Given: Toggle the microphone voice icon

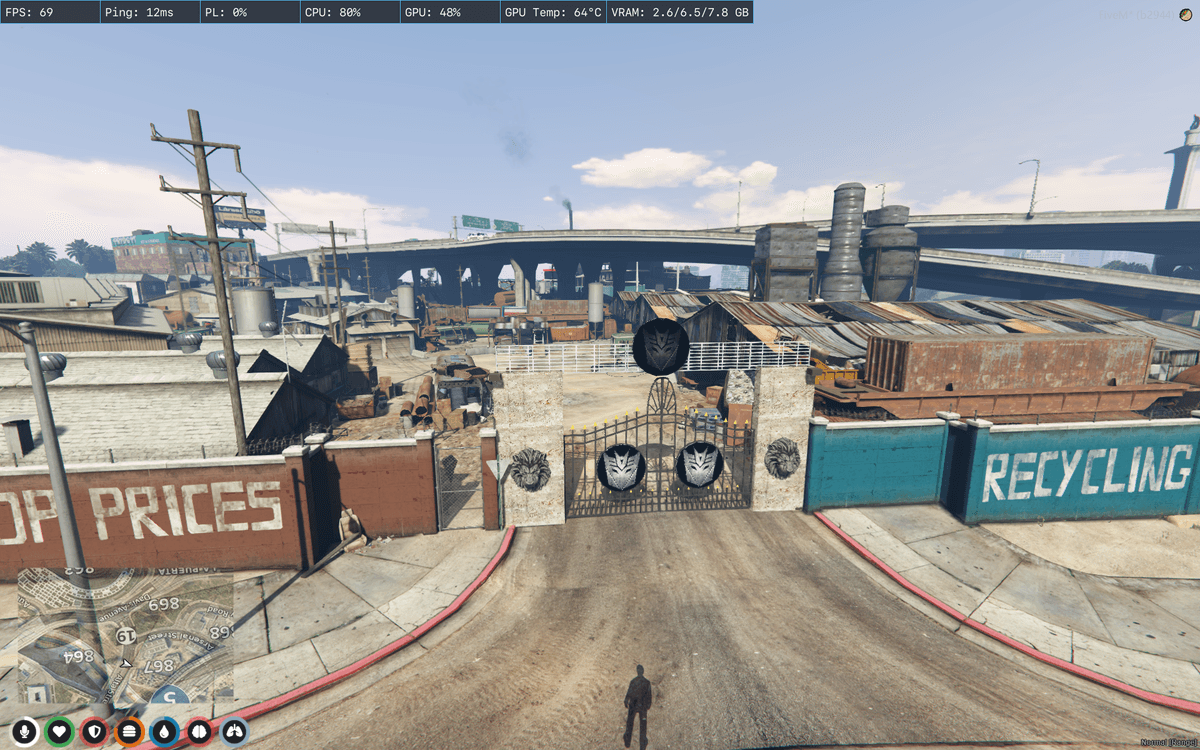Looking at the screenshot, I should (x=24, y=732).
